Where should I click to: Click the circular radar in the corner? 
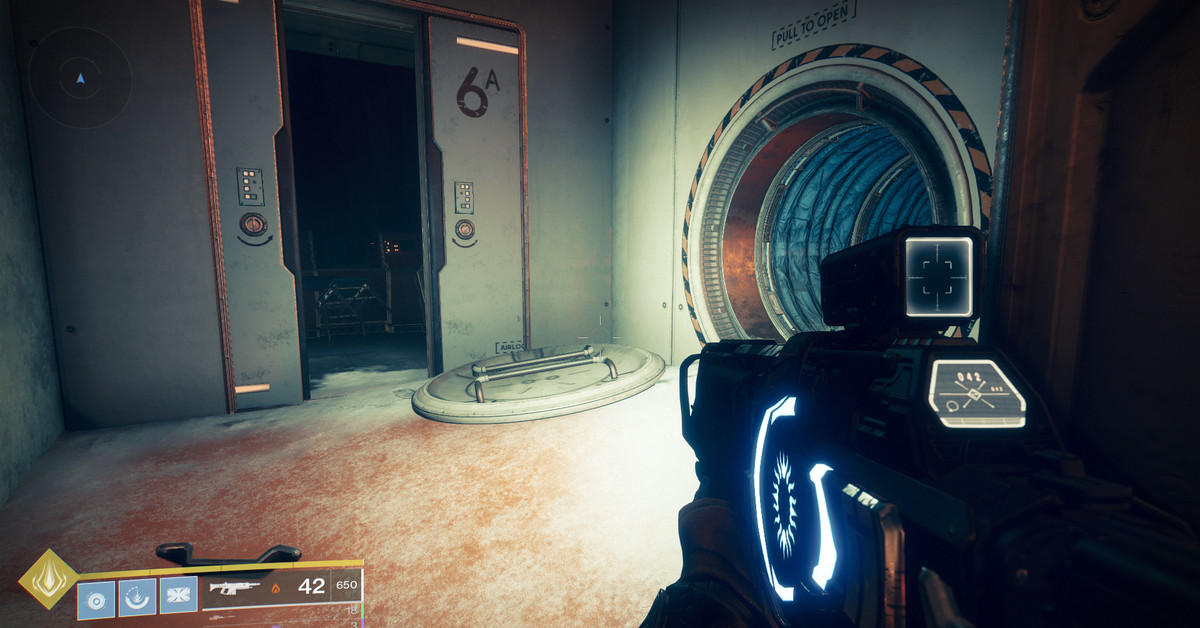pyautogui.click(x=80, y=77)
